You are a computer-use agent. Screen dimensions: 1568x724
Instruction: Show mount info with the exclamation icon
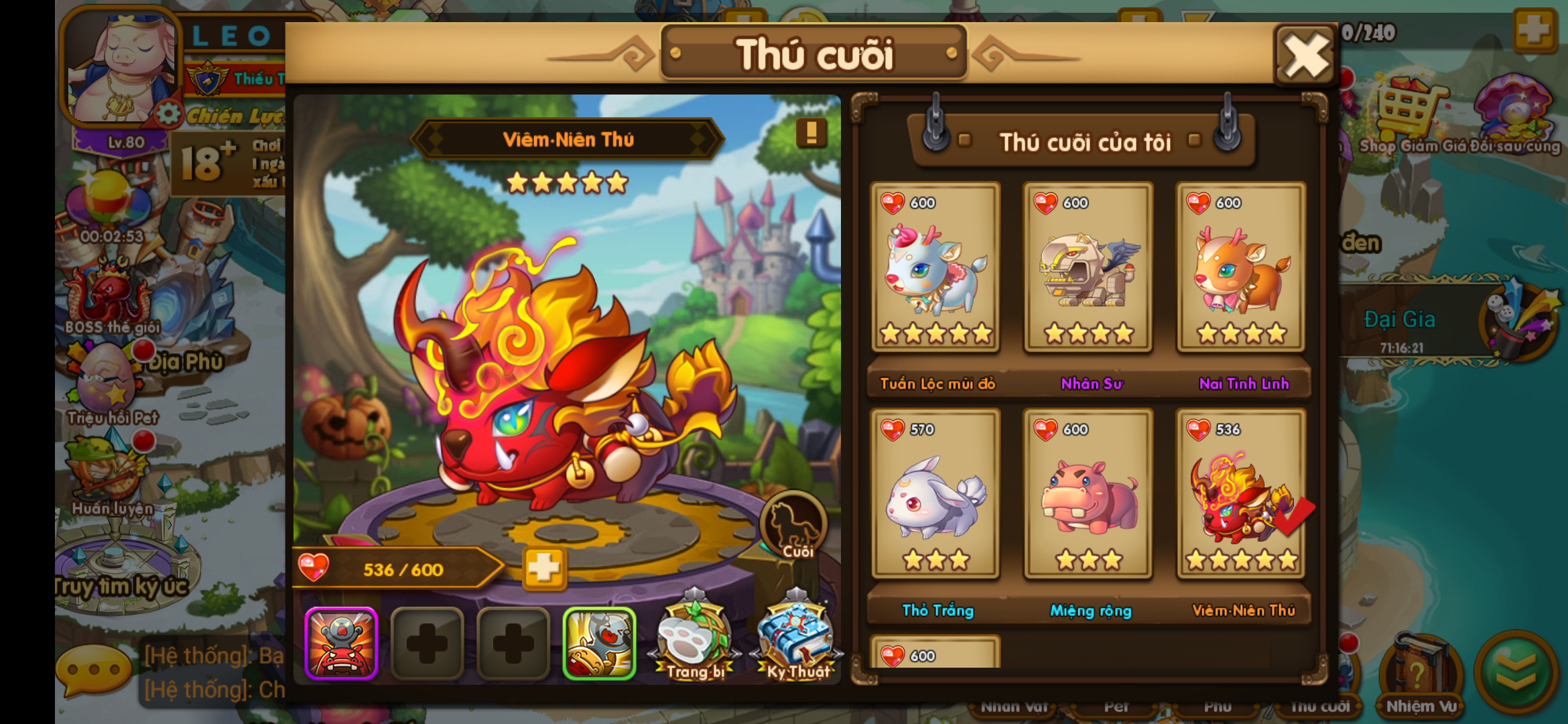click(811, 133)
